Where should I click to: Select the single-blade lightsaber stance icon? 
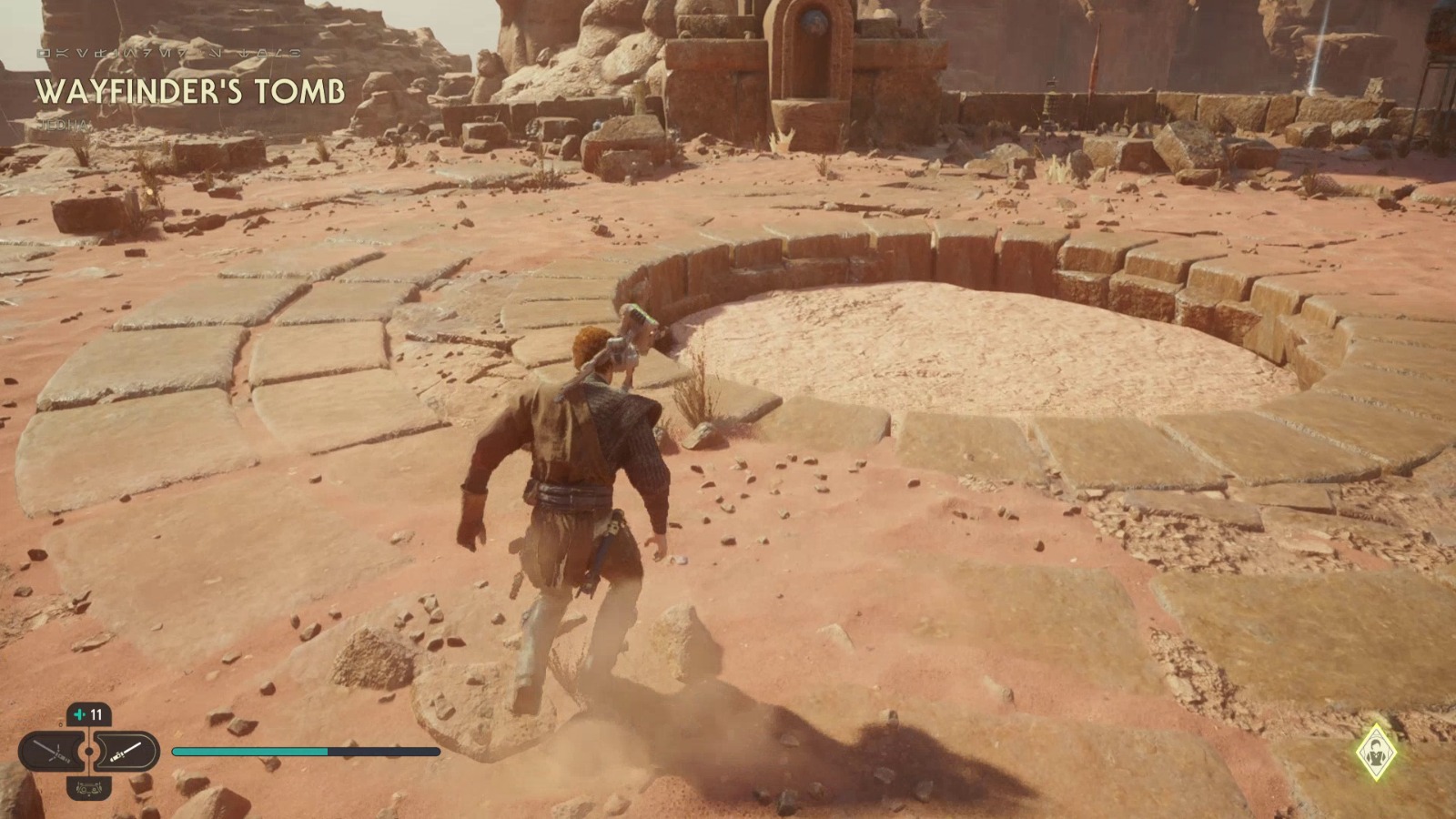(x=127, y=751)
